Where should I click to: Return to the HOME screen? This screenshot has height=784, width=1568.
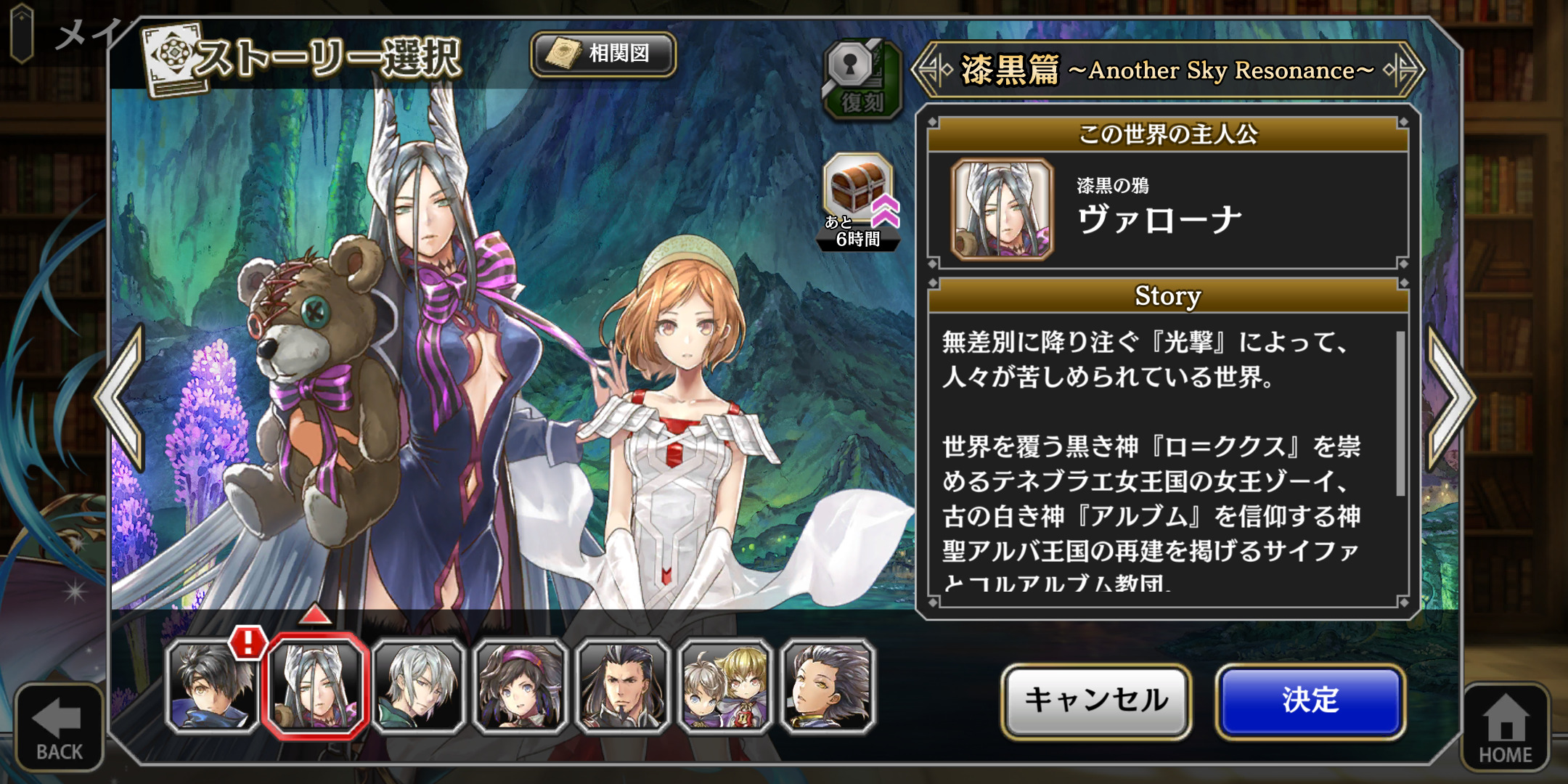[1505, 727]
